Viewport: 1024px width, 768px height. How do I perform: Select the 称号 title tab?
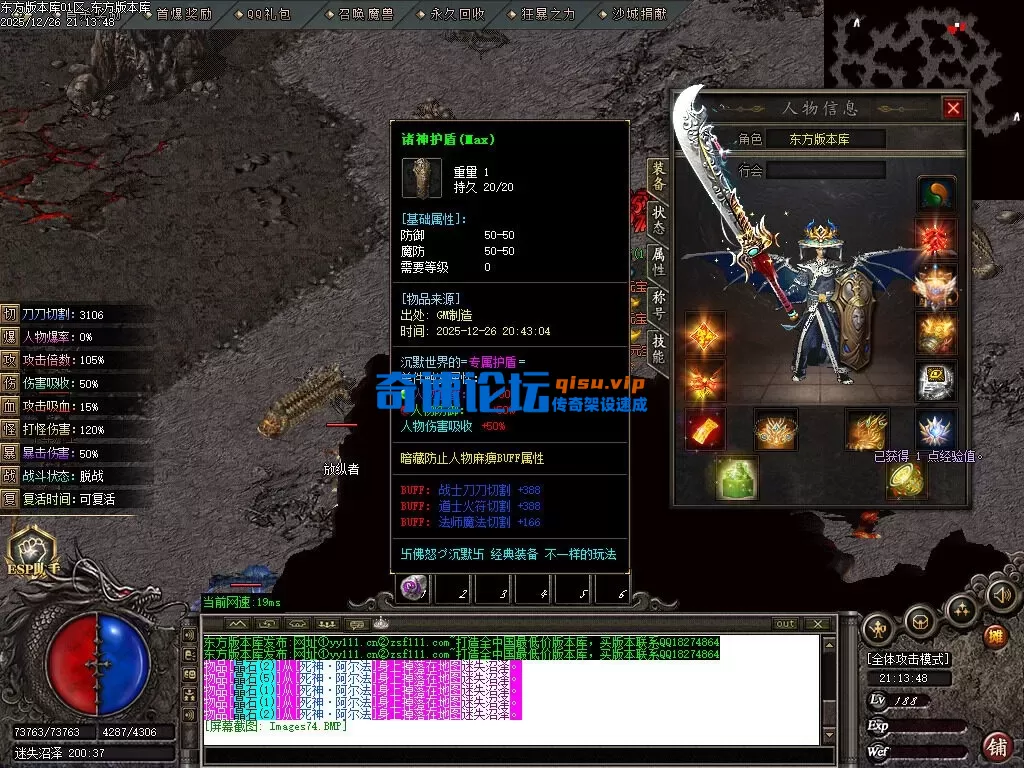click(658, 303)
